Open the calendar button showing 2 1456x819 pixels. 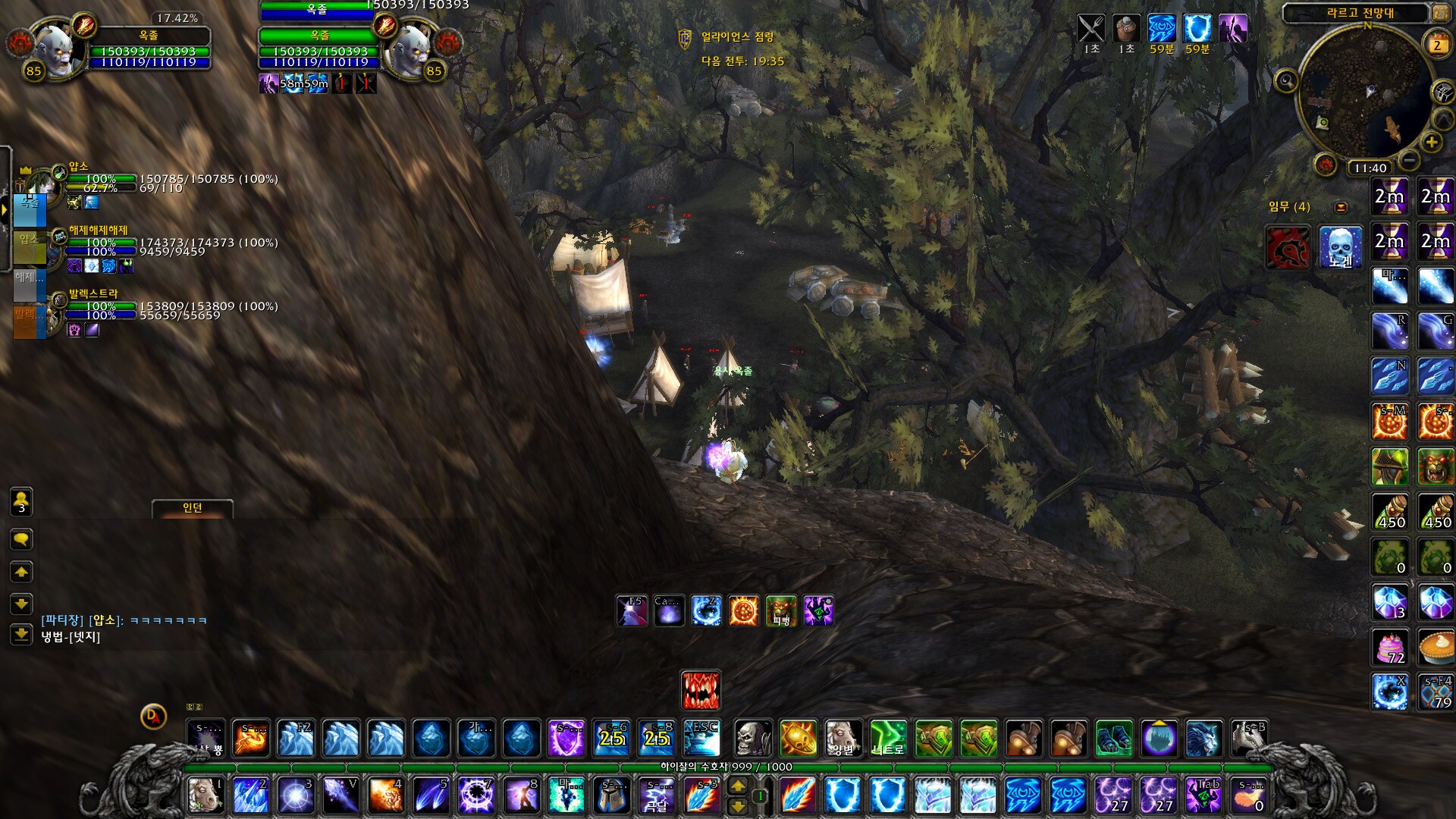click(1436, 45)
